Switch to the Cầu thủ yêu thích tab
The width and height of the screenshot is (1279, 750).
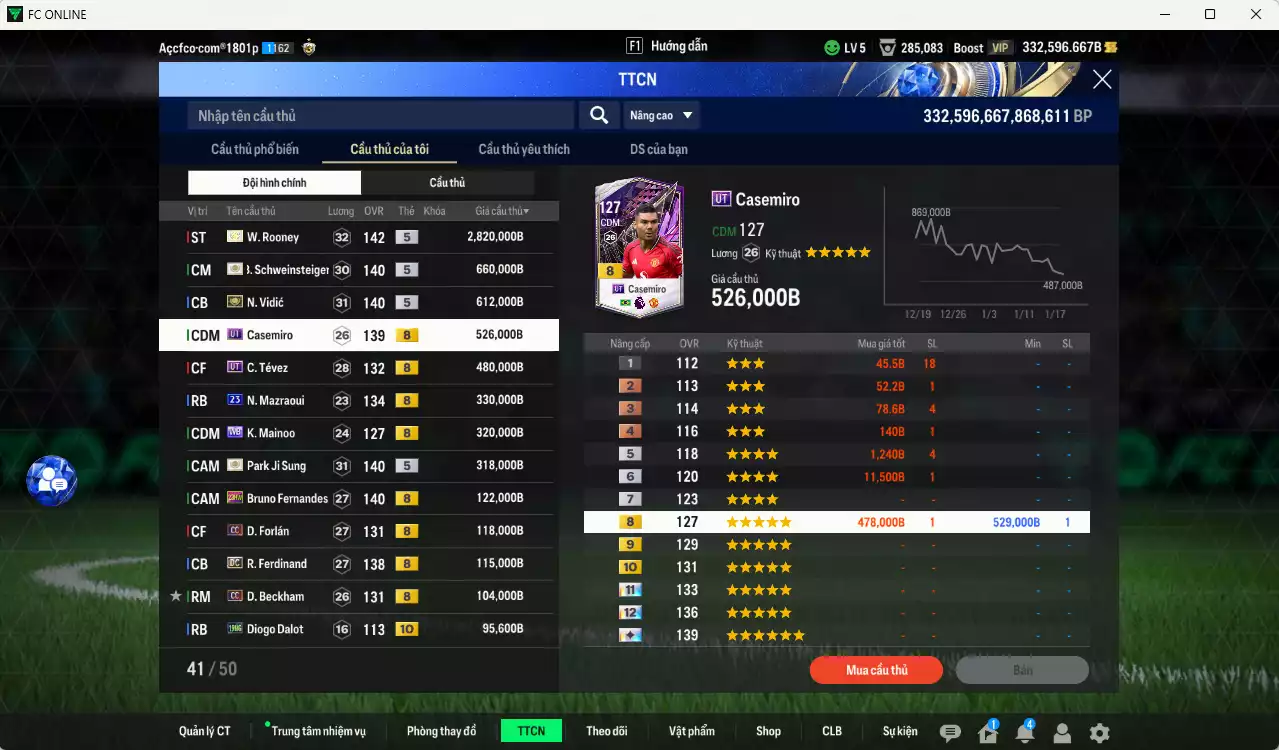coord(524,150)
